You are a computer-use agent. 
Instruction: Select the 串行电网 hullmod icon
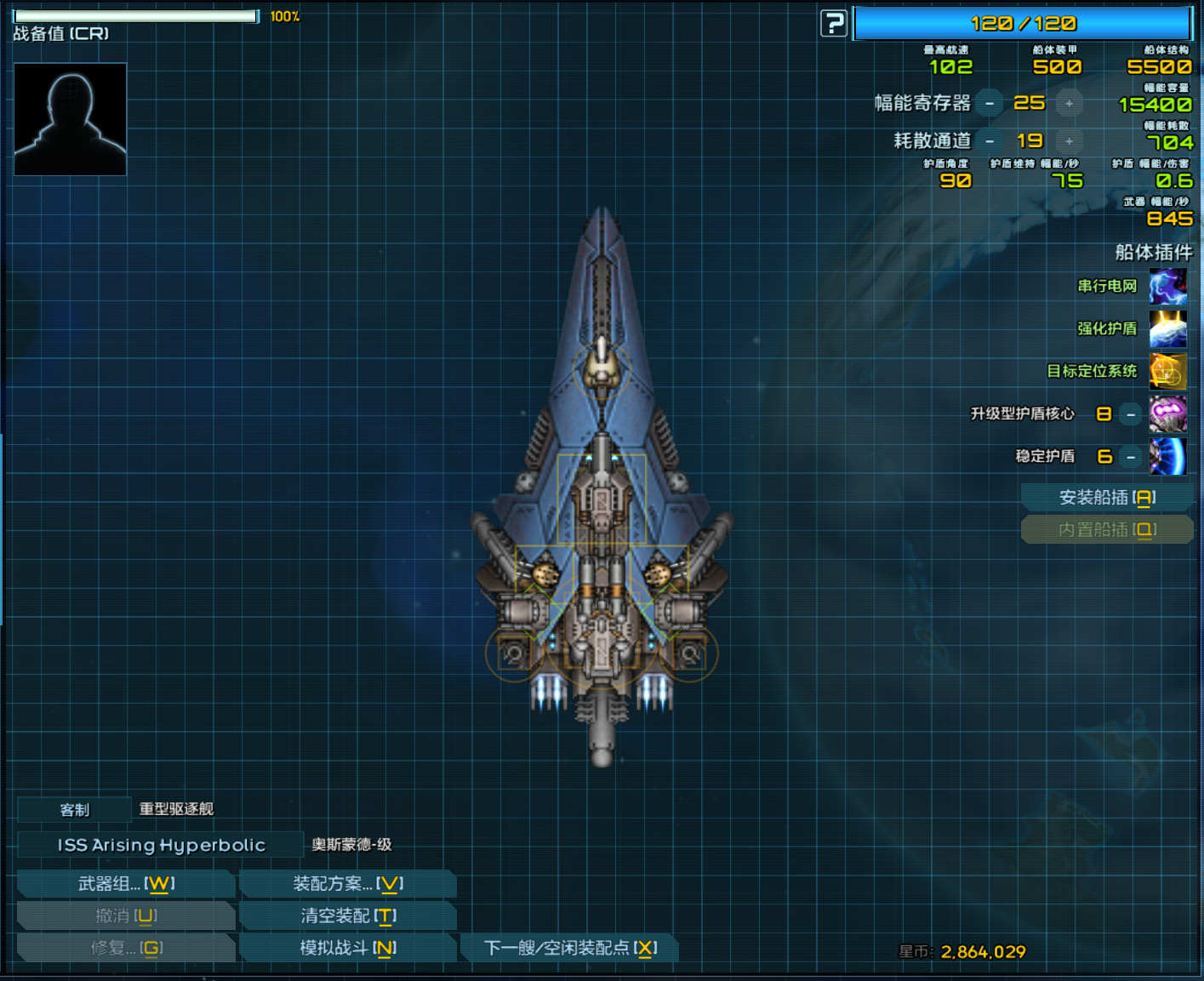click(1167, 287)
